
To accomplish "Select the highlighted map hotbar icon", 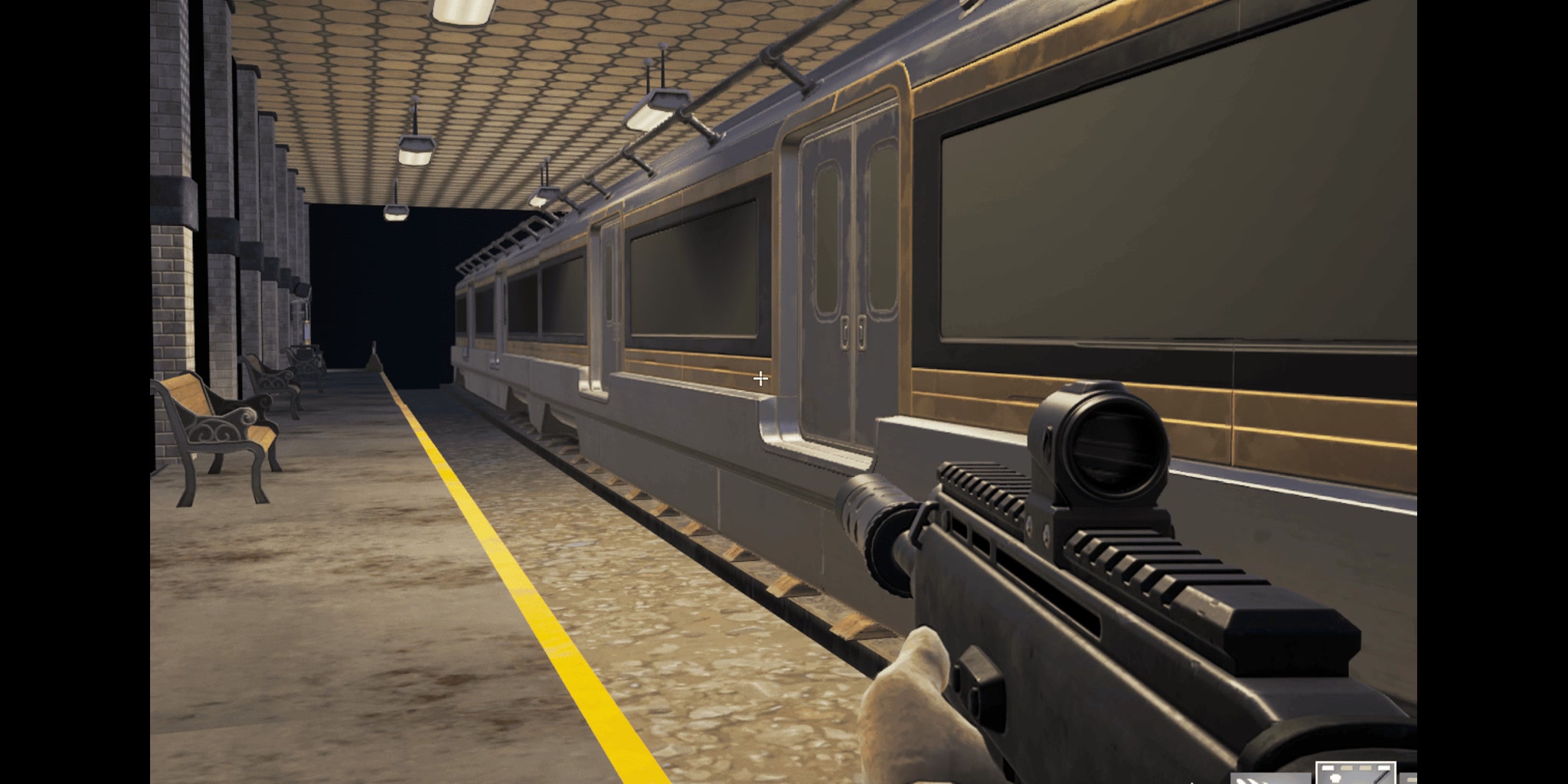I will (1355, 773).
